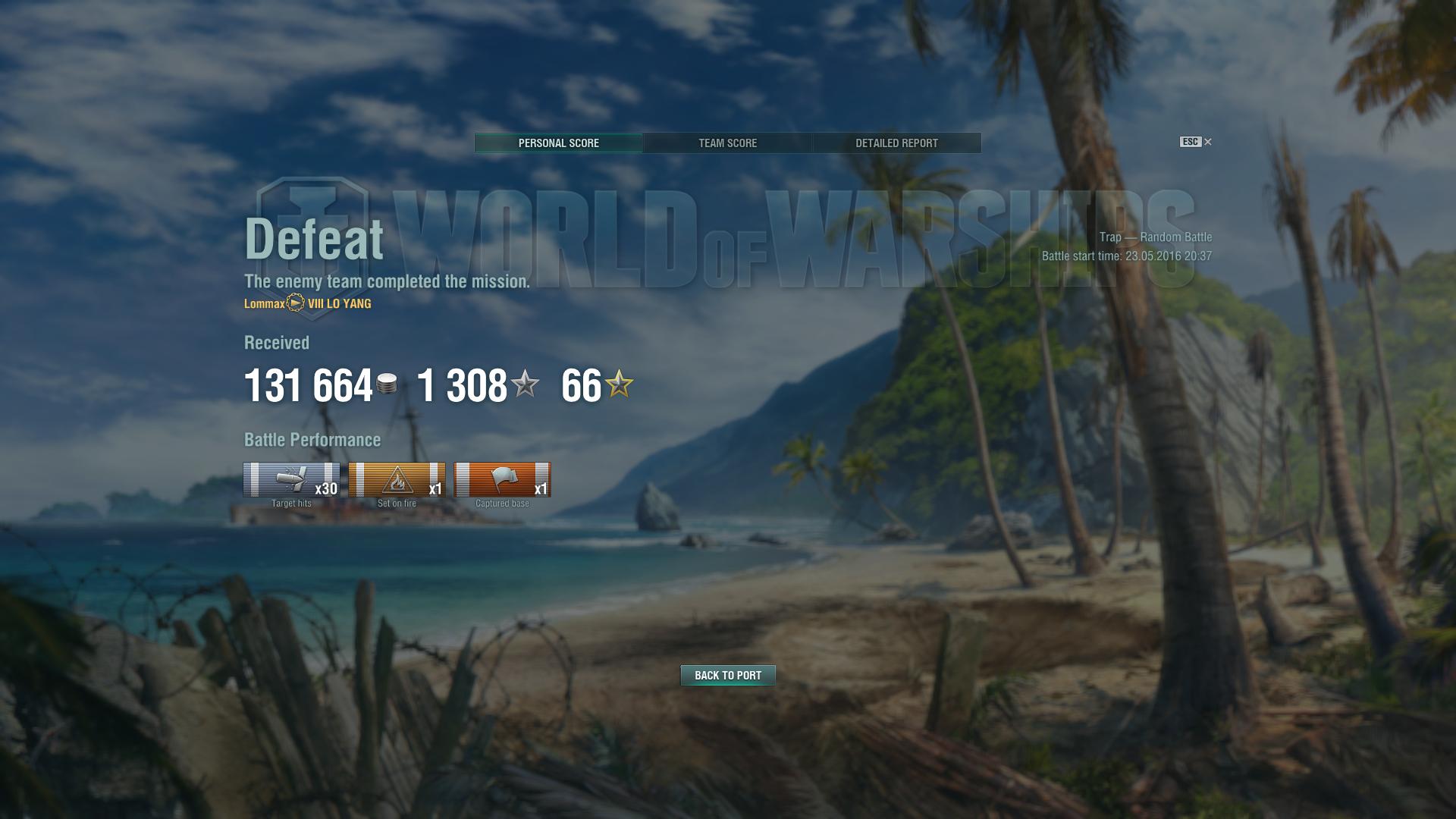Click the Back to Port button

728,675
